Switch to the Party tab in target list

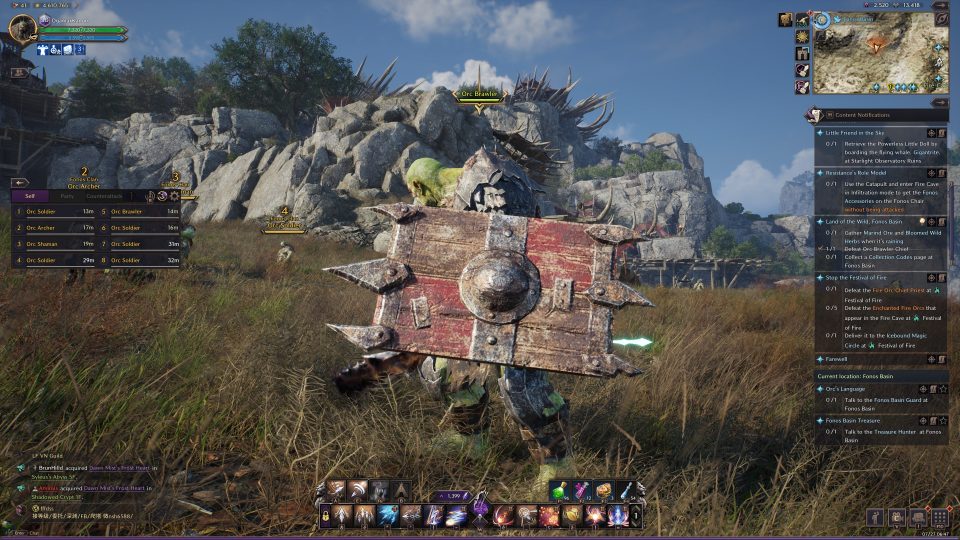pos(67,196)
